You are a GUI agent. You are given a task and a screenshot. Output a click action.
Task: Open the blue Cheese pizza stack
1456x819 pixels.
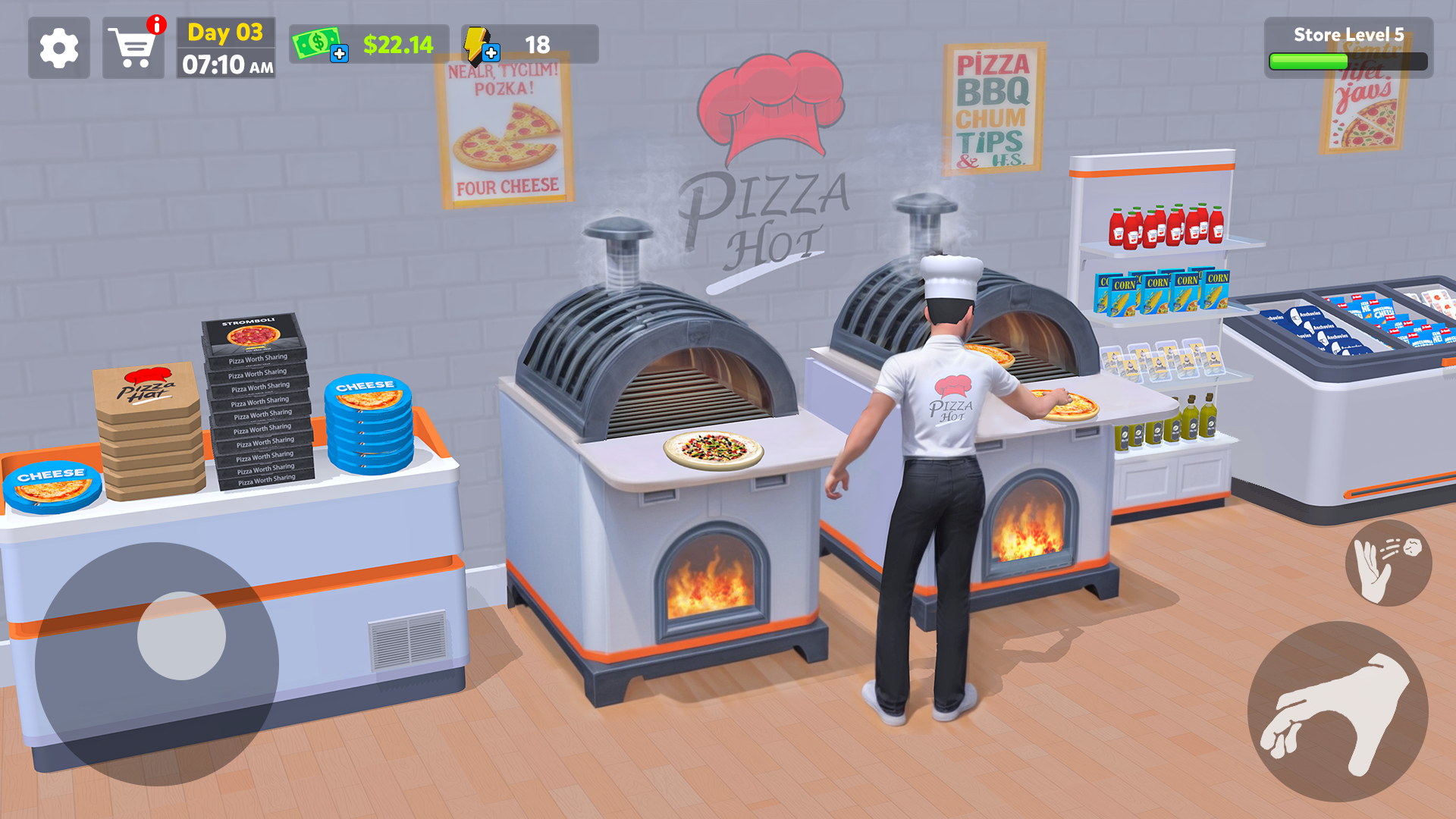(x=369, y=425)
